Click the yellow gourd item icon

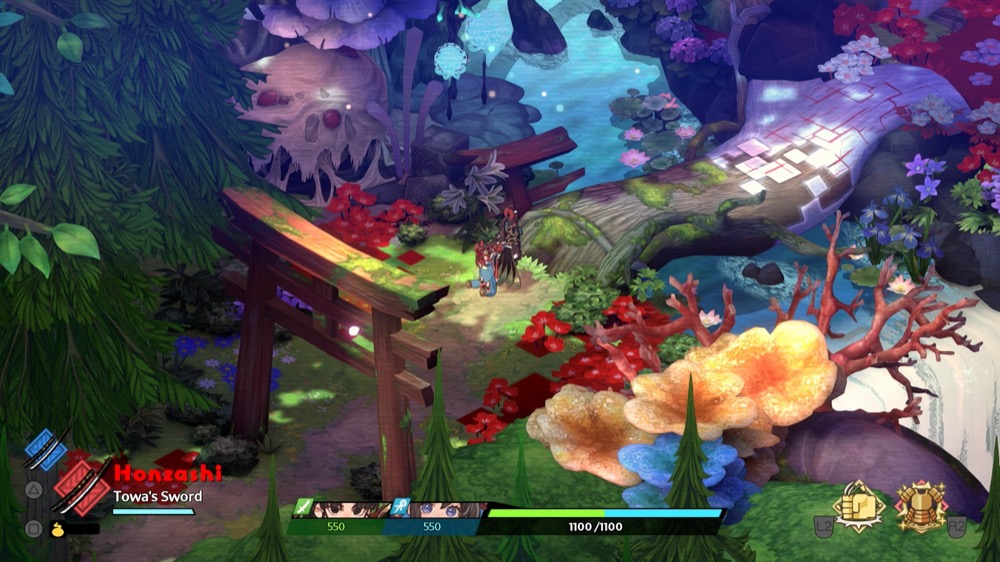point(59,526)
